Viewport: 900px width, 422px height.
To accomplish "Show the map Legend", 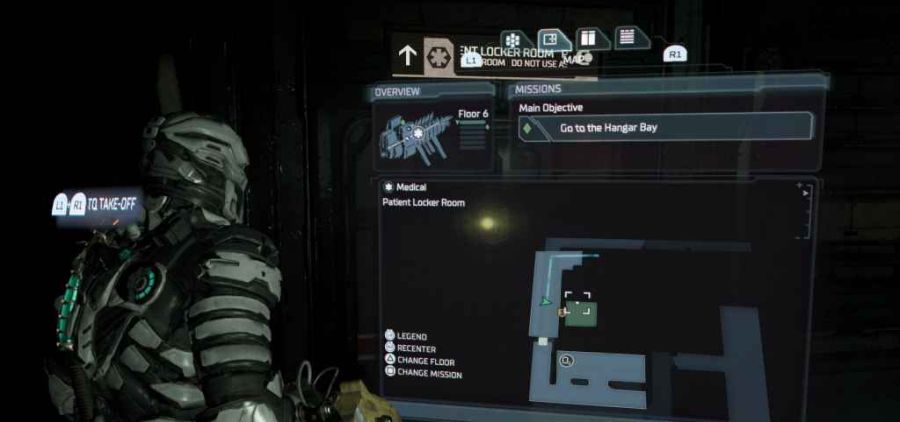I will point(412,336).
